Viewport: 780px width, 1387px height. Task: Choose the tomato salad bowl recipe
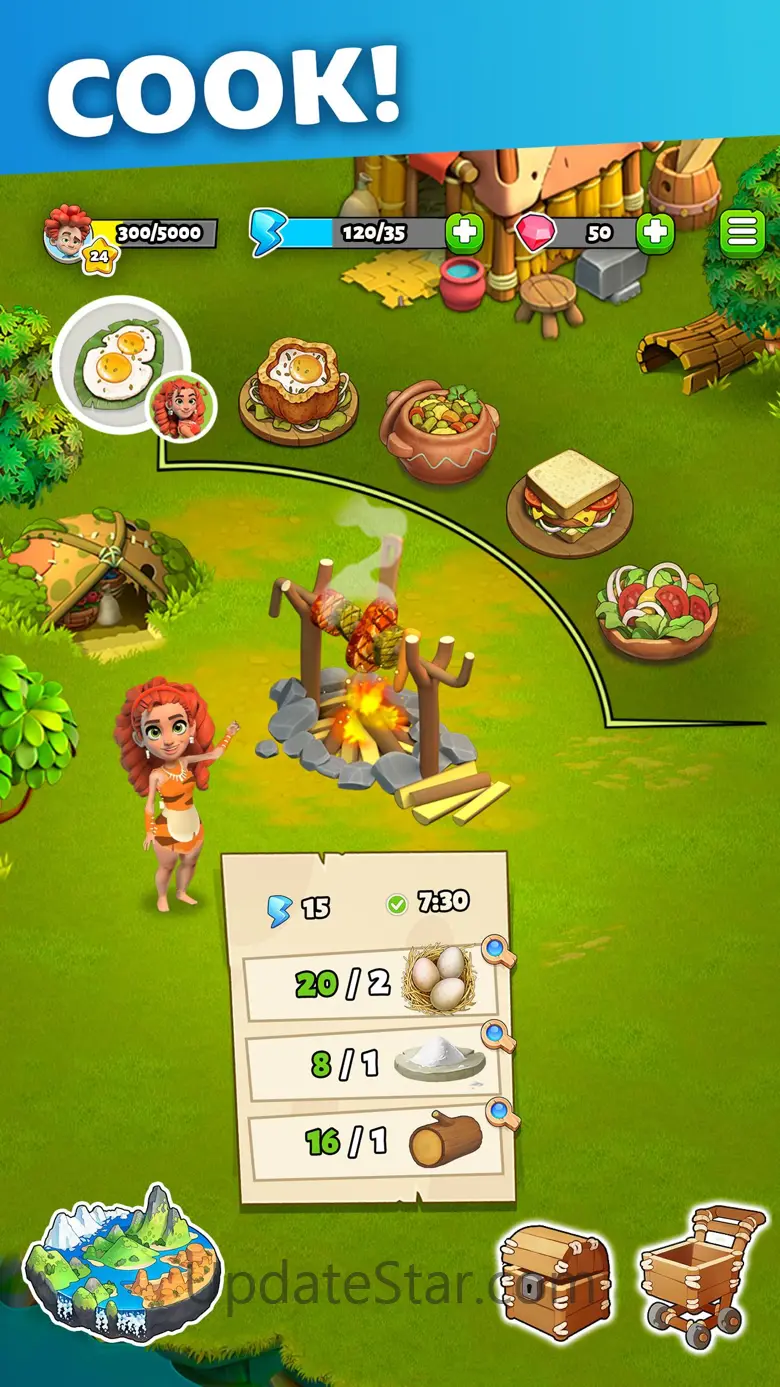(657, 607)
